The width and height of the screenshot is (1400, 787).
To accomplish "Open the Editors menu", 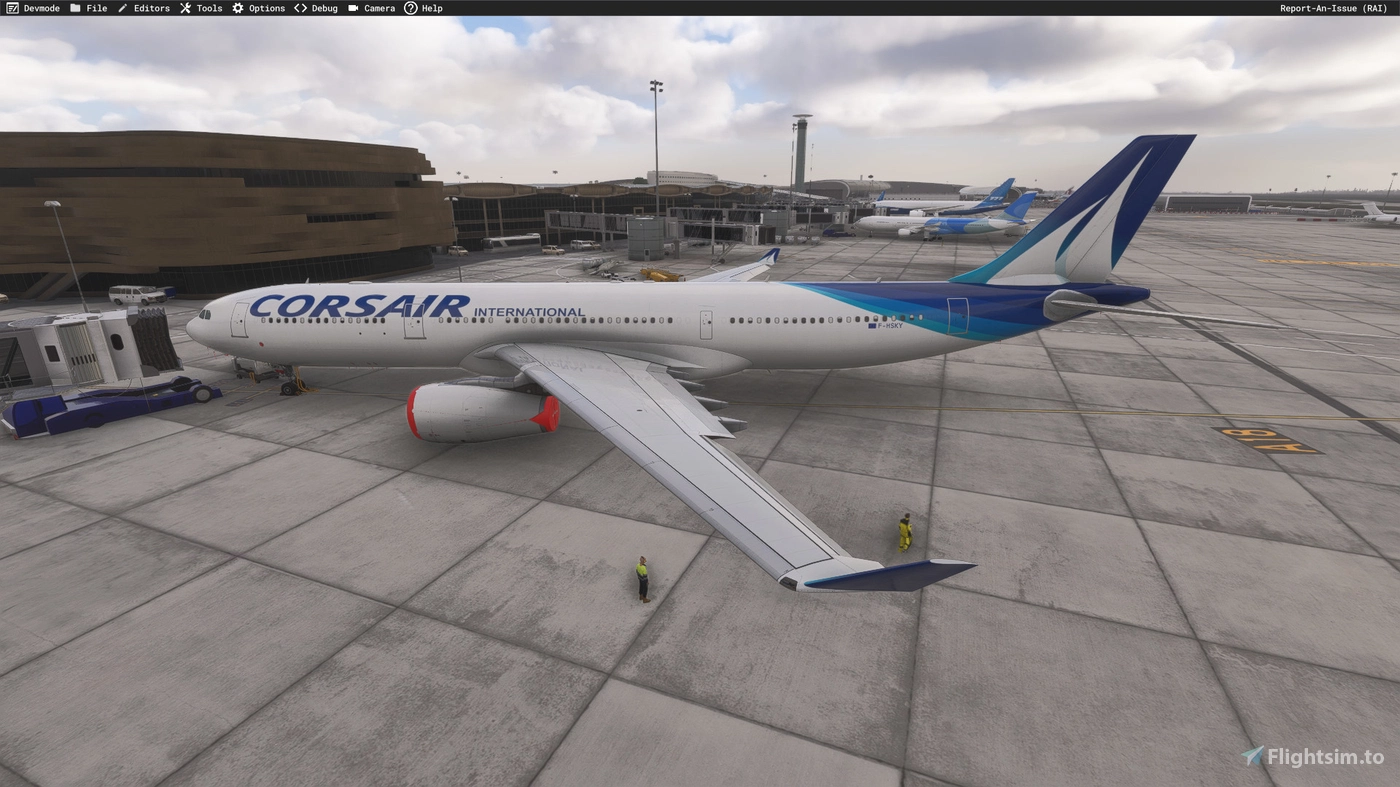I will [x=150, y=7].
